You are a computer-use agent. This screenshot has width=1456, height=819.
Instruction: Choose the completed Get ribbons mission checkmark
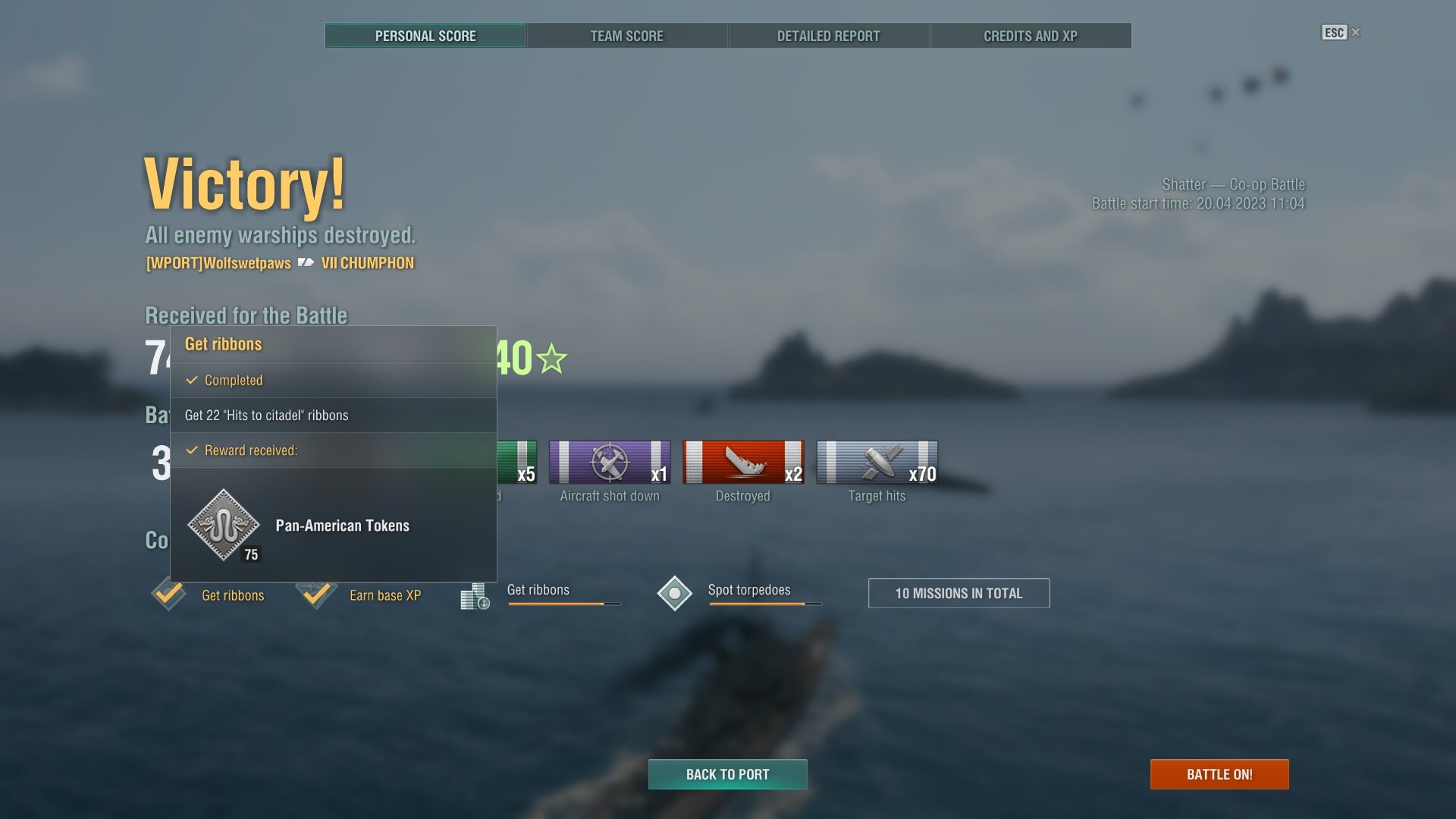coord(168,593)
